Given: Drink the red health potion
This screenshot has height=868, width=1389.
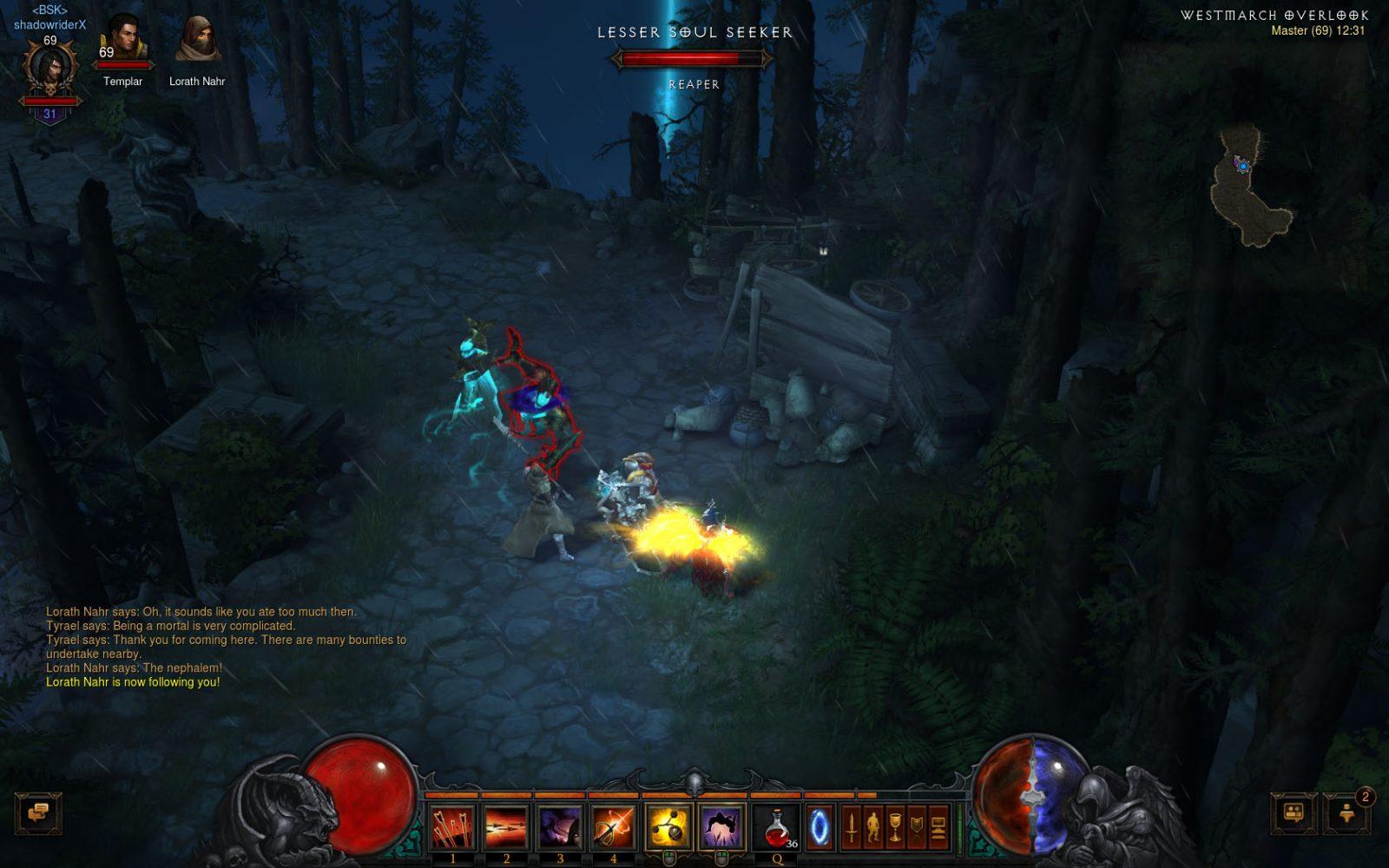Looking at the screenshot, I should 777,825.
